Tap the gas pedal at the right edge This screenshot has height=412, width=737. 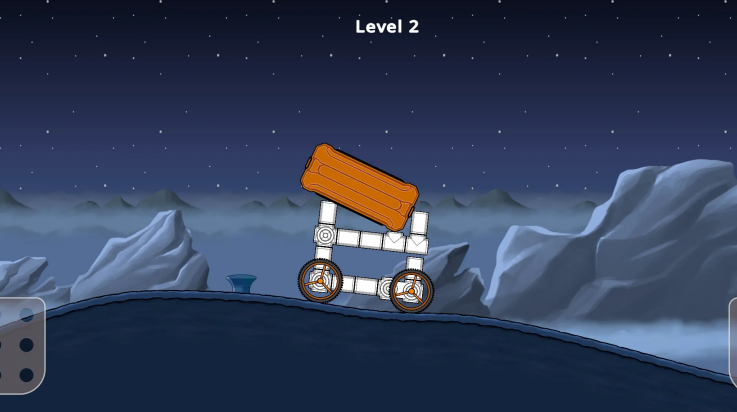point(732,344)
